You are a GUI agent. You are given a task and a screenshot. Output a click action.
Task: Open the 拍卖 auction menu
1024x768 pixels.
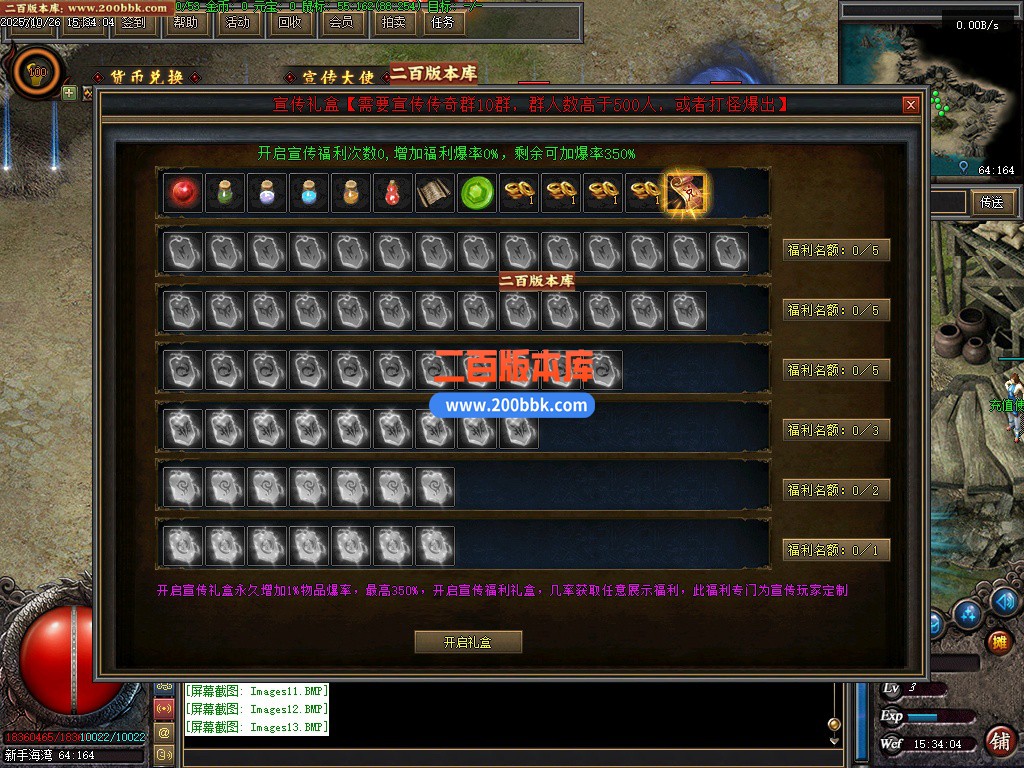[394, 22]
